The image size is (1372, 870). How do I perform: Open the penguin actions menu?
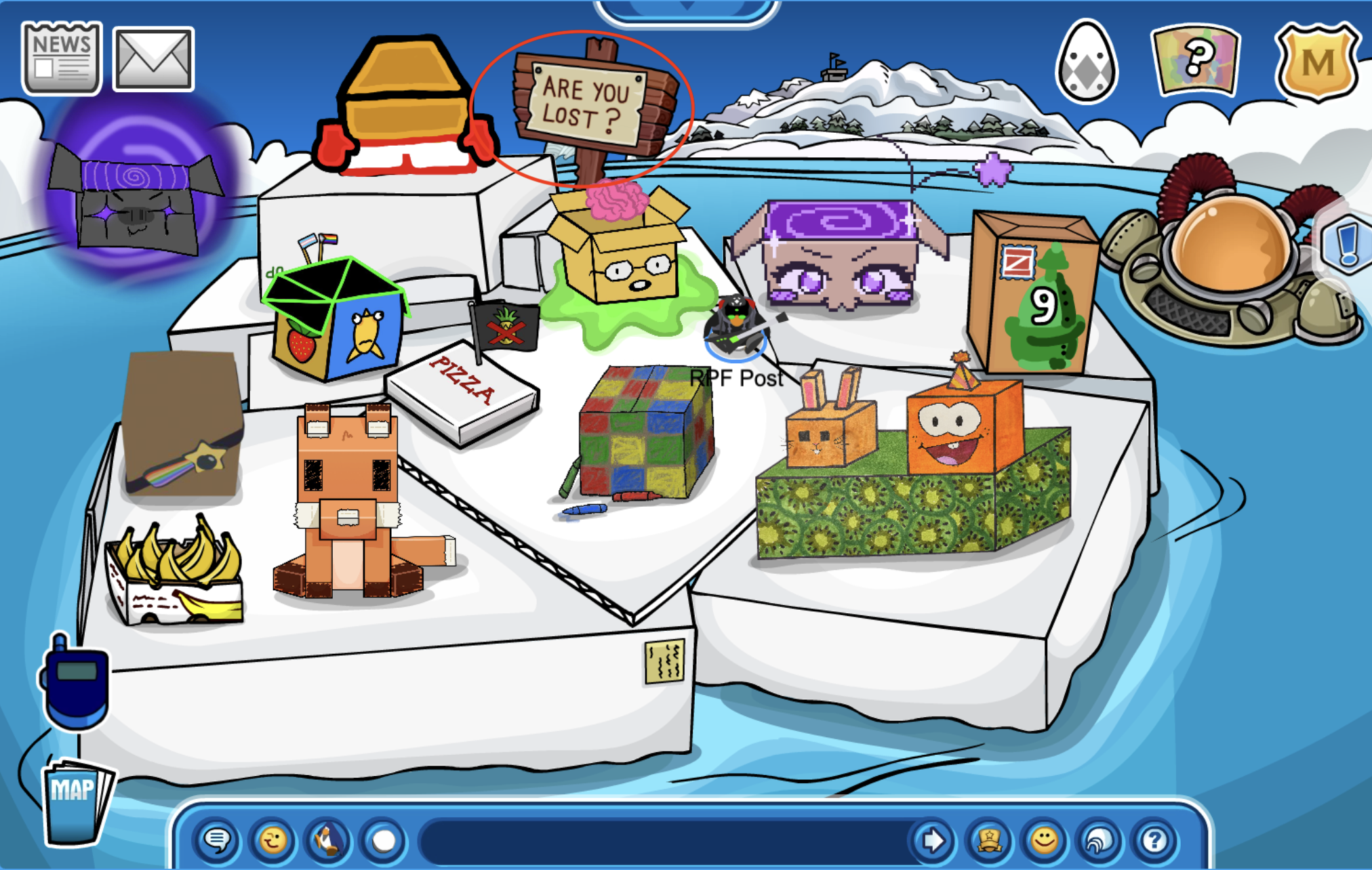(x=328, y=841)
